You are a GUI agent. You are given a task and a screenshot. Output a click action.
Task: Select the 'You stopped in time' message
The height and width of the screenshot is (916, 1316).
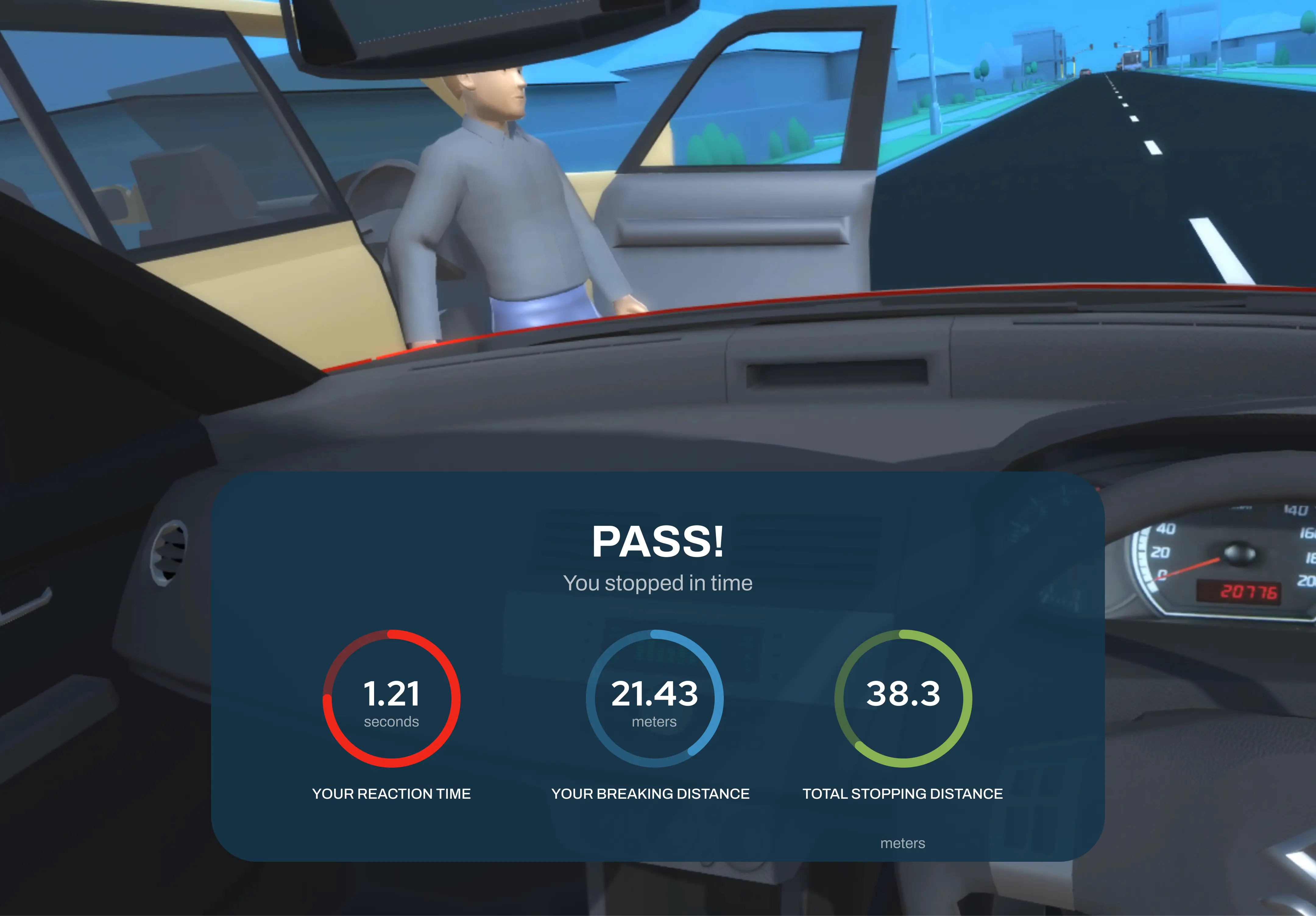(x=658, y=583)
